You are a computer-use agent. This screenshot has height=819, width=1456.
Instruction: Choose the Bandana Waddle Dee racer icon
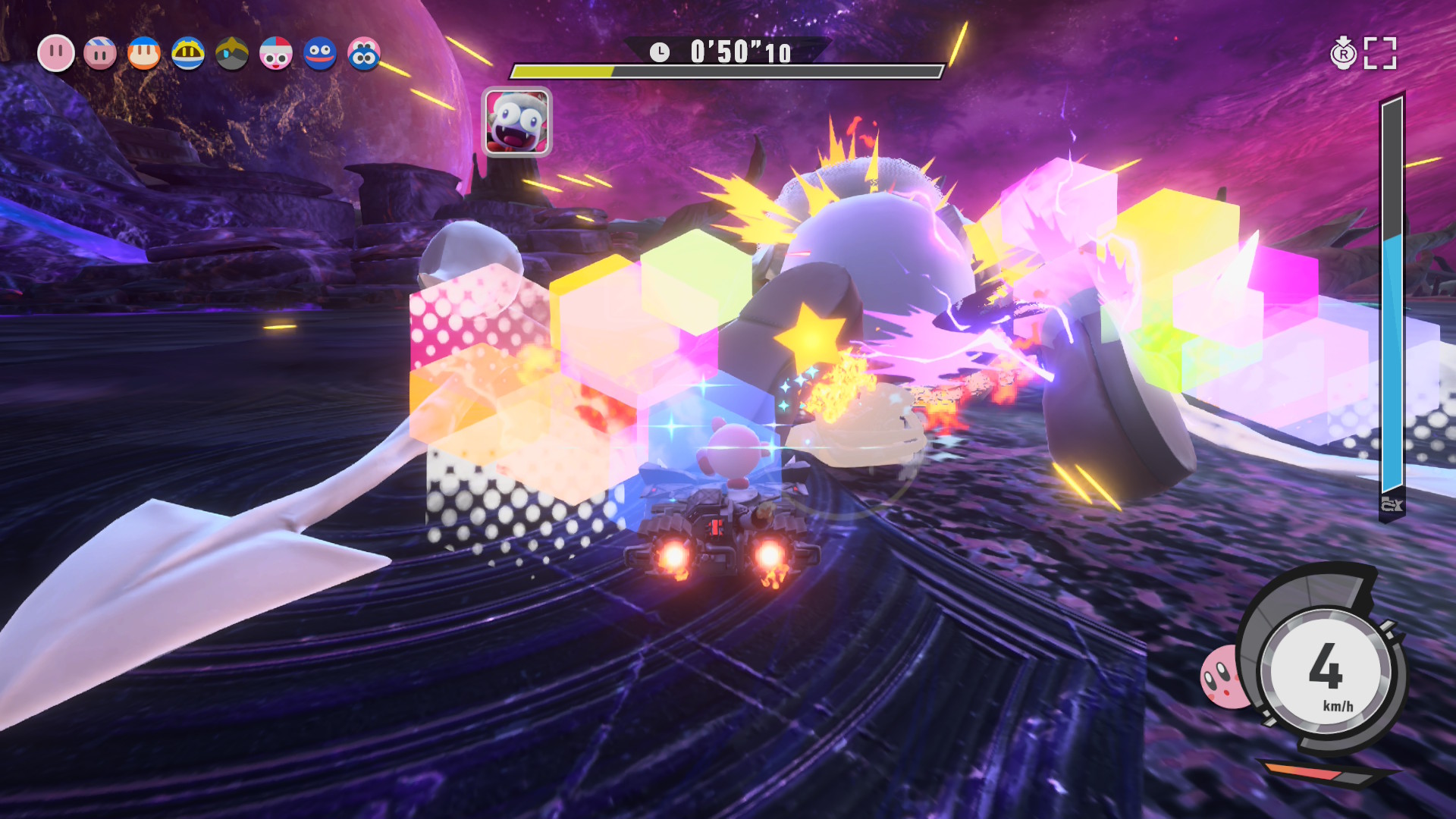(x=144, y=54)
